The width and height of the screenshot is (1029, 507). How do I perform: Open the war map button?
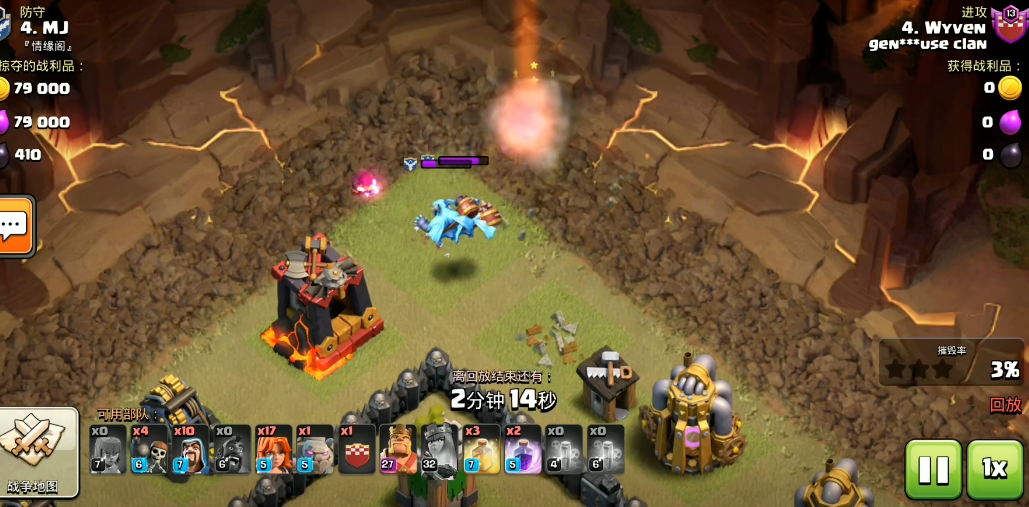[x=38, y=452]
